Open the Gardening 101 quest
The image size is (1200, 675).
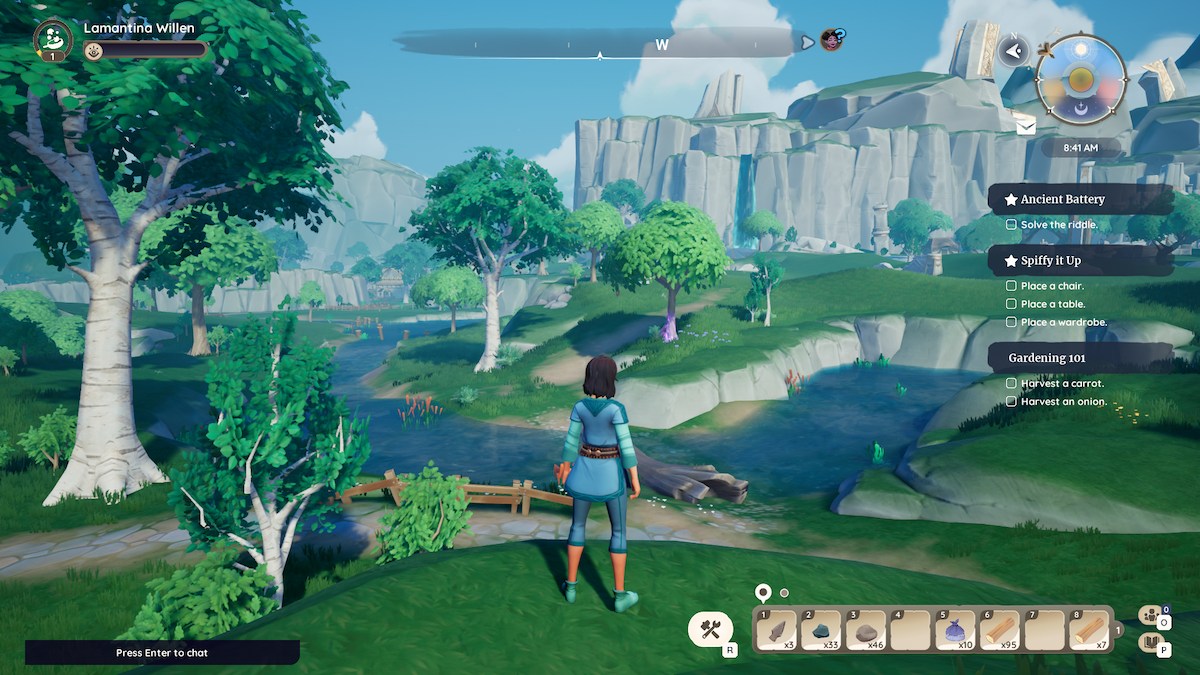1080,357
